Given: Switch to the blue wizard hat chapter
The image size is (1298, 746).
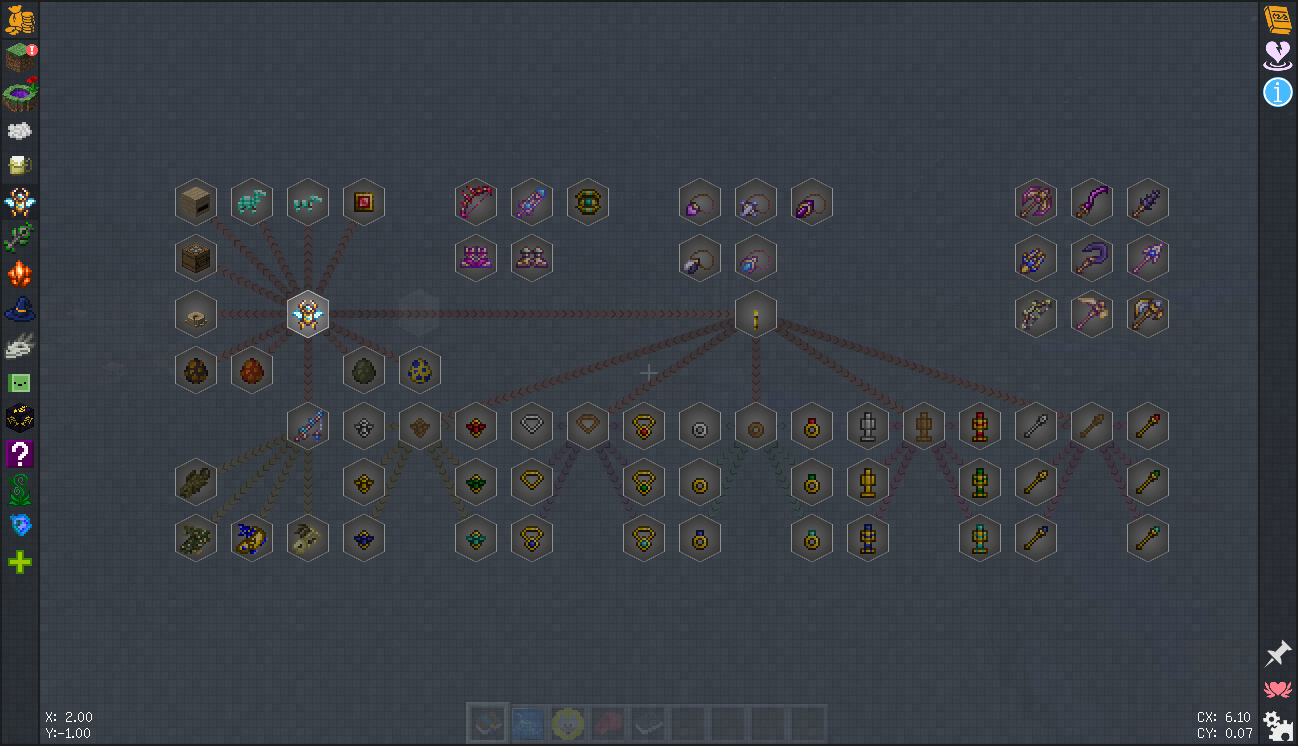Looking at the screenshot, I should [20, 310].
